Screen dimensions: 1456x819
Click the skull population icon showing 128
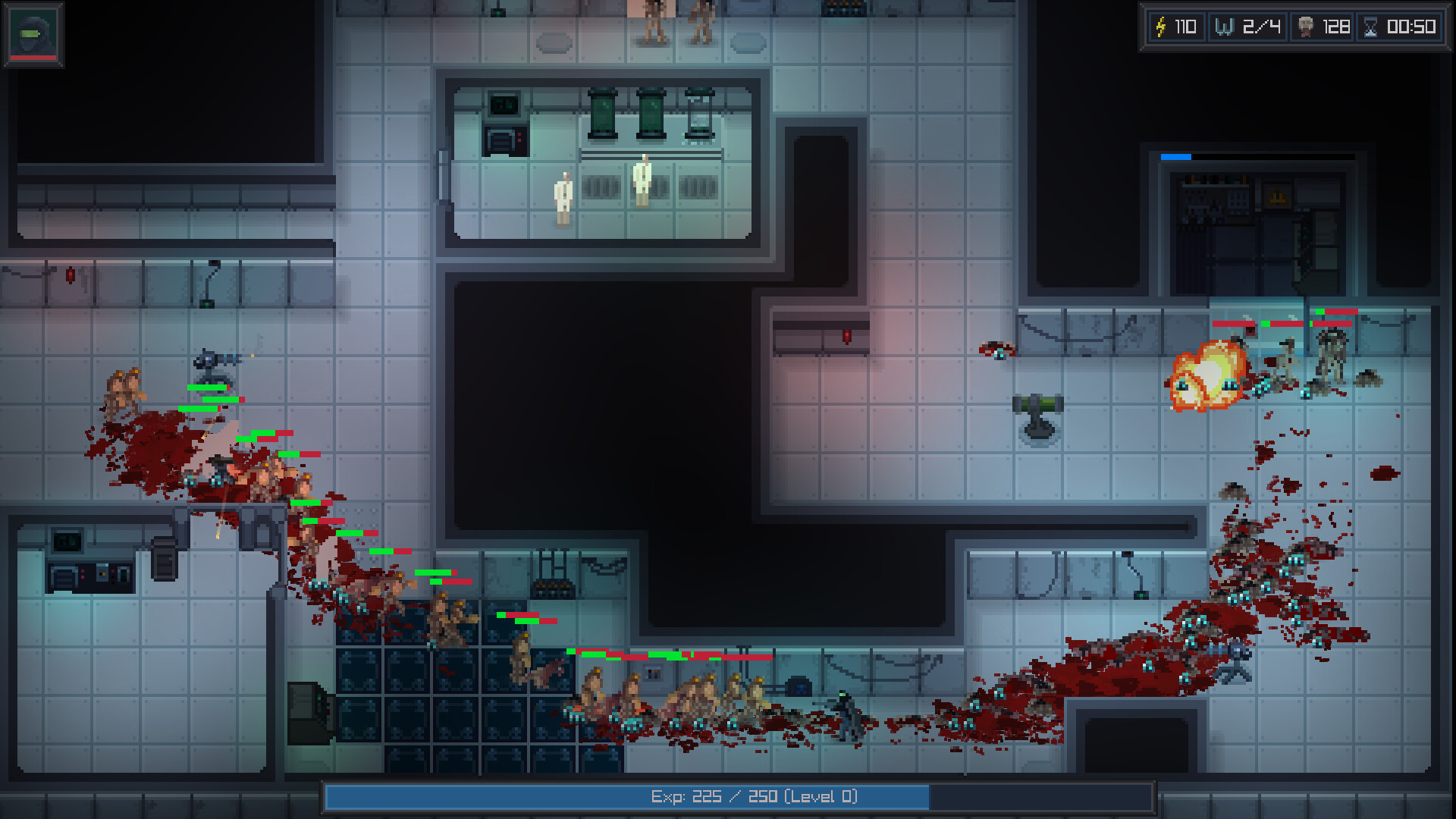pyautogui.click(x=1307, y=27)
